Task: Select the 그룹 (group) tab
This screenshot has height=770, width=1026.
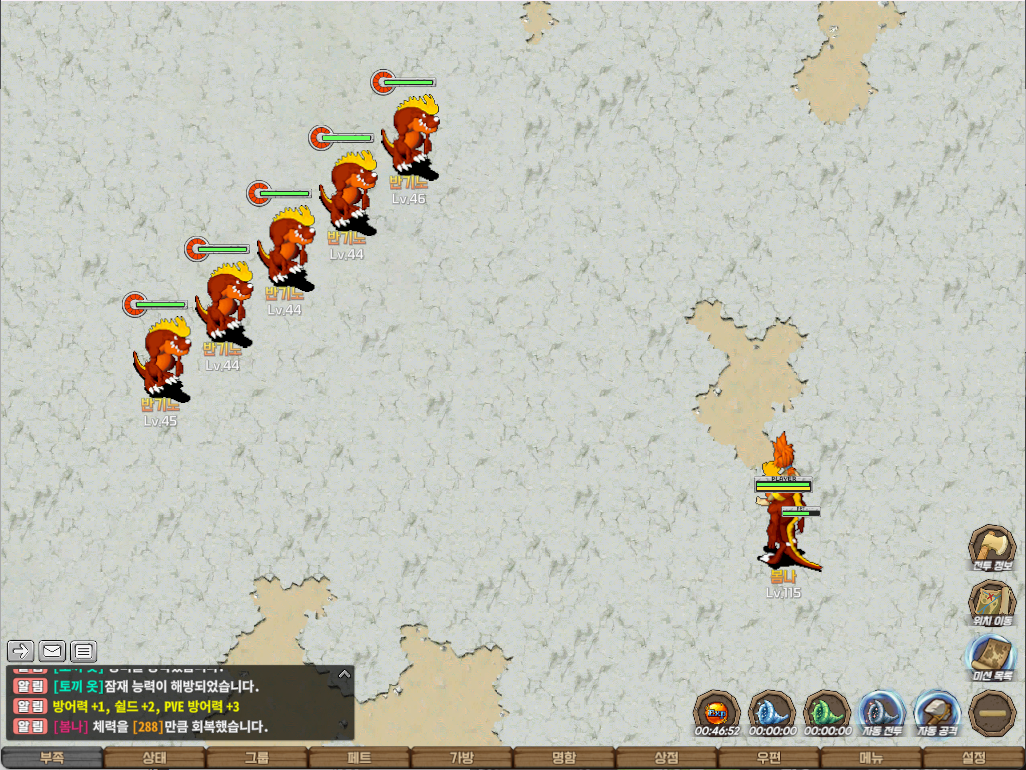Action: pos(257,758)
